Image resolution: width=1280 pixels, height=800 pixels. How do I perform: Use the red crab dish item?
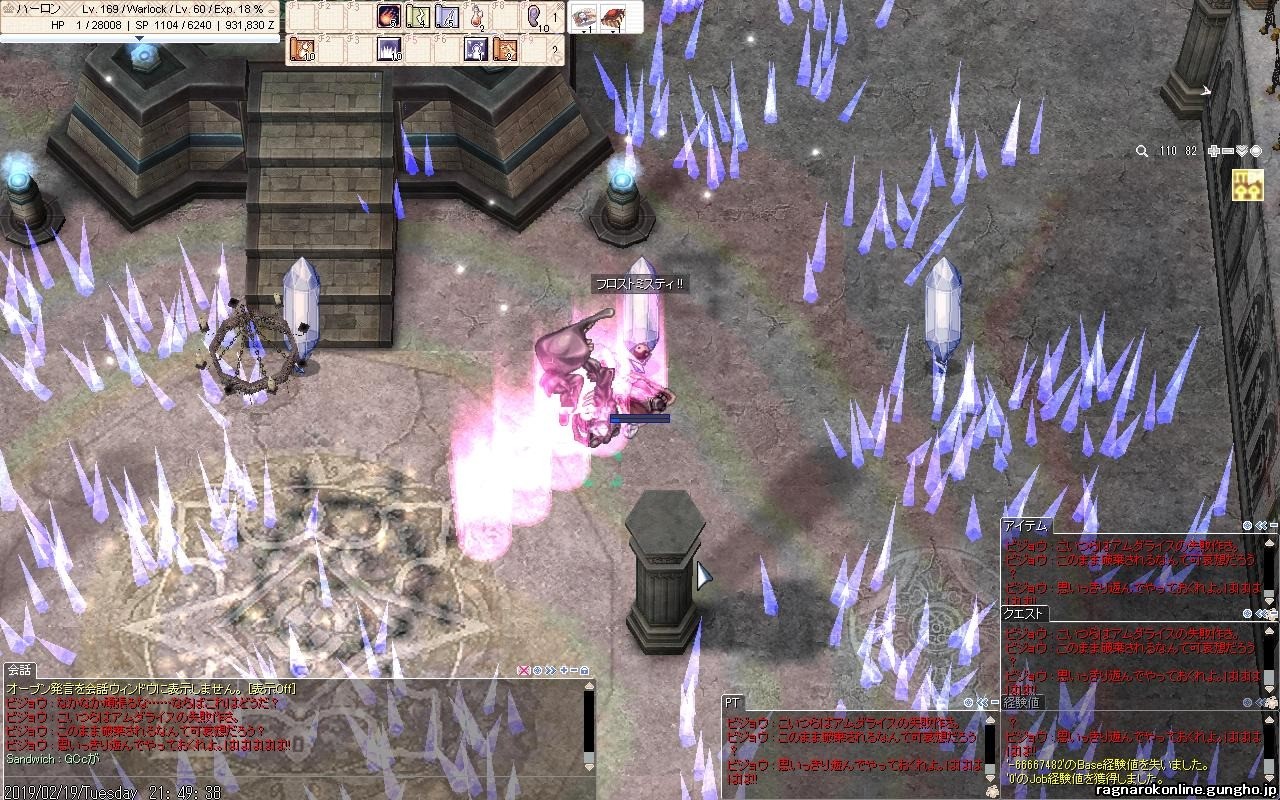[x=611, y=16]
